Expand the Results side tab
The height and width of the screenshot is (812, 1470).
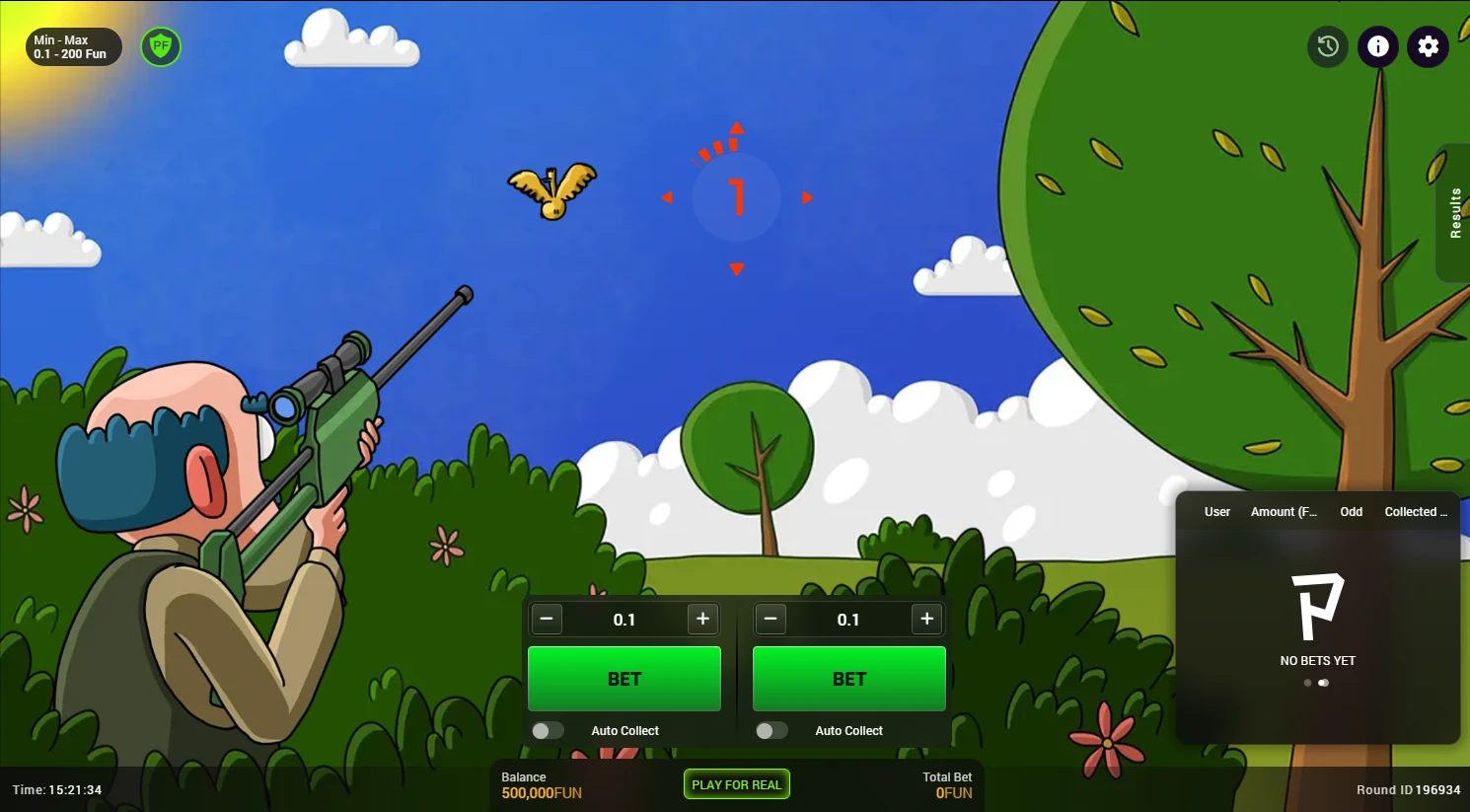1454,213
